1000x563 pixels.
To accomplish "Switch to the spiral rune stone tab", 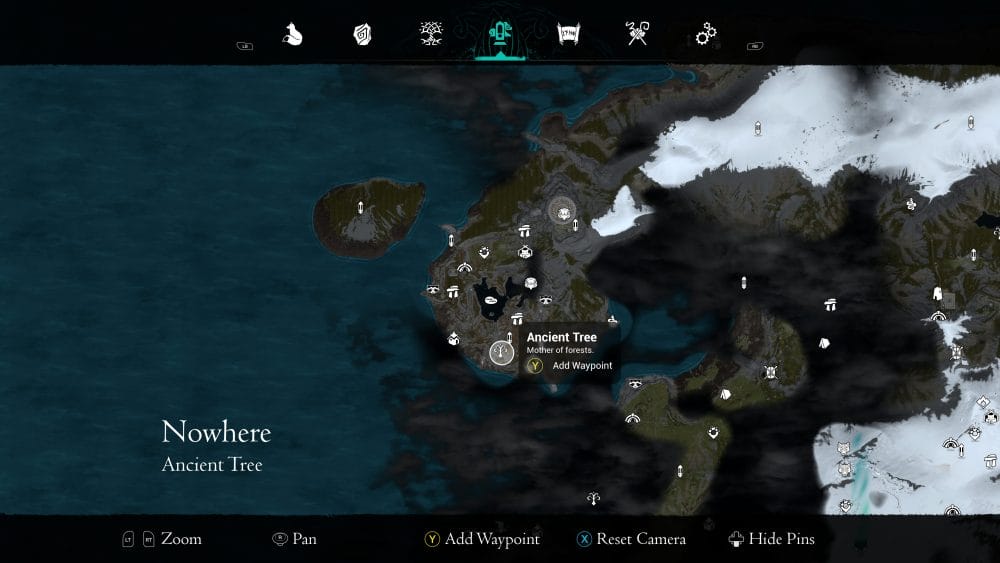I will pos(362,35).
